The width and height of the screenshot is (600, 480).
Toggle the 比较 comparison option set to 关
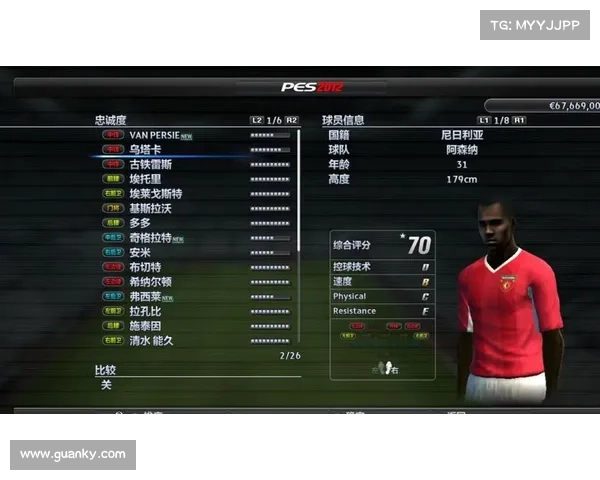106,385
